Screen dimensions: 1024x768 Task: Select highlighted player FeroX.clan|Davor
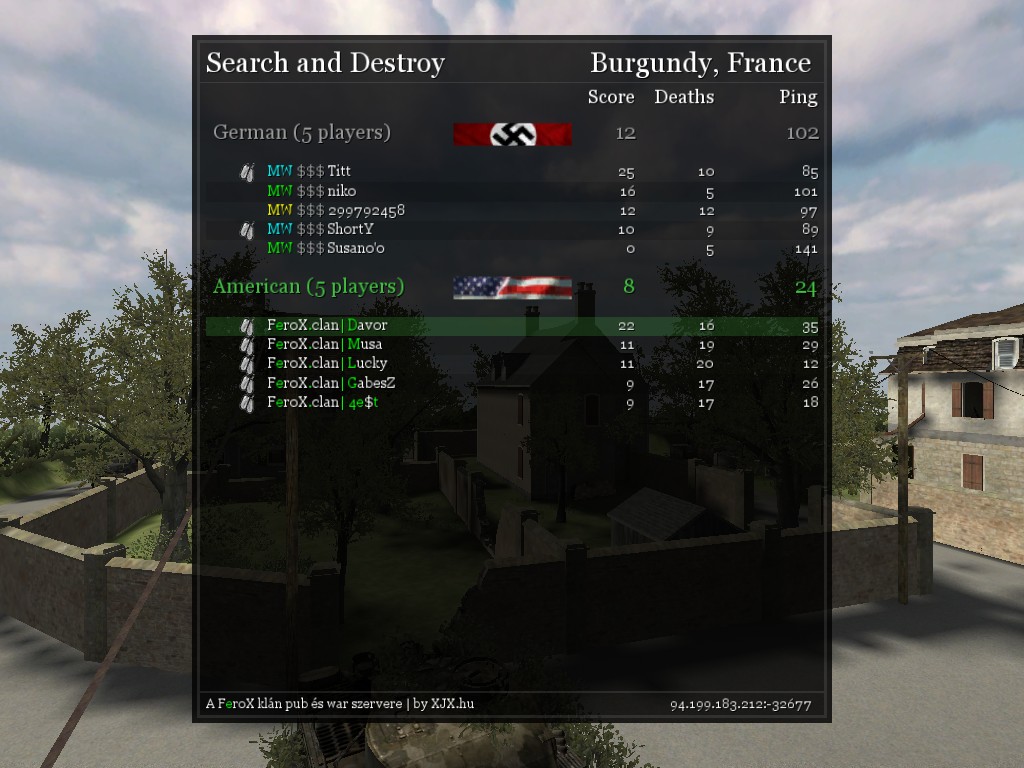tap(327, 326)
